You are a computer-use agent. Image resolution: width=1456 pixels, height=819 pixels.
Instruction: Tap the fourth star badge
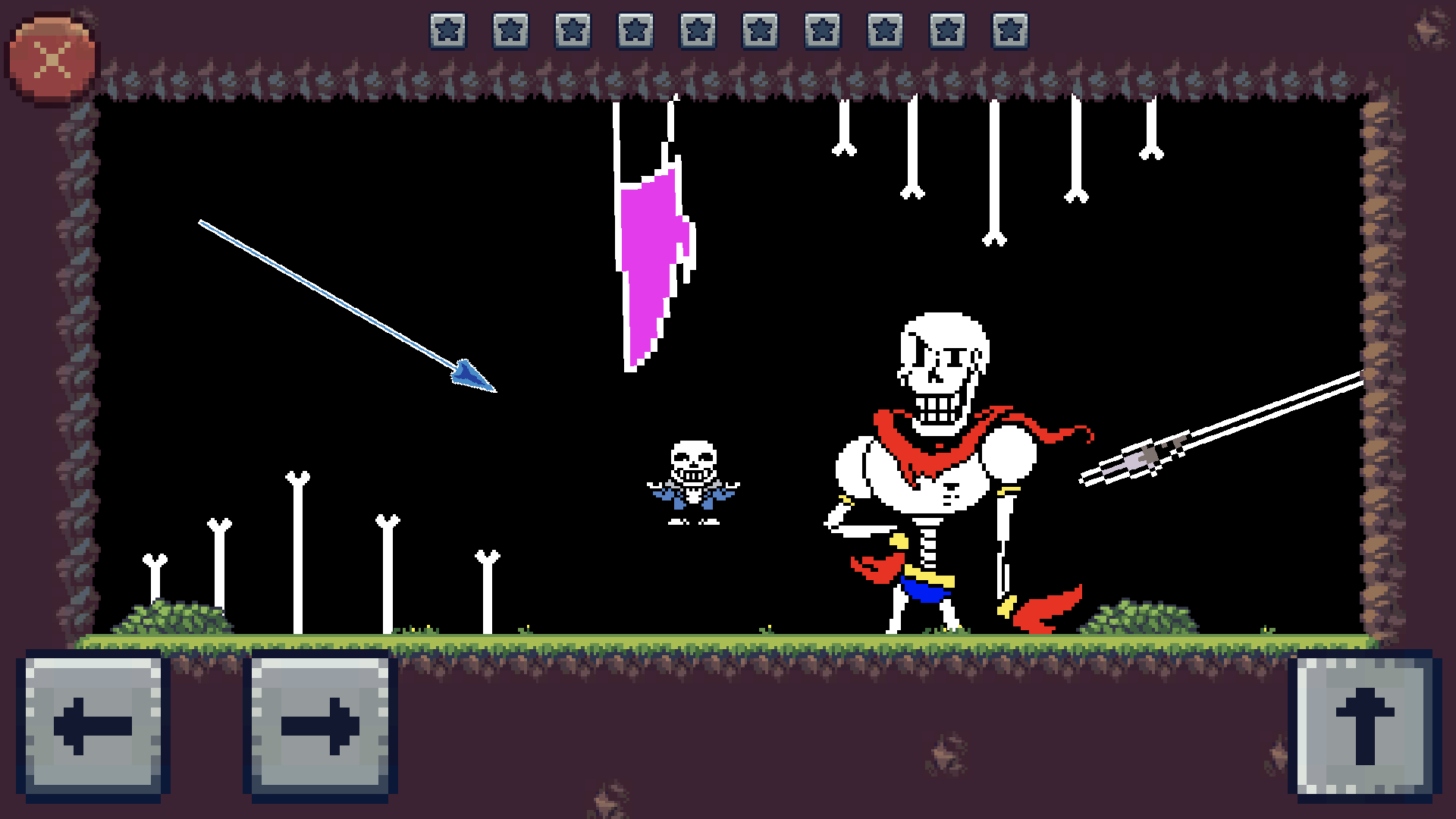[x=635, y=32]
